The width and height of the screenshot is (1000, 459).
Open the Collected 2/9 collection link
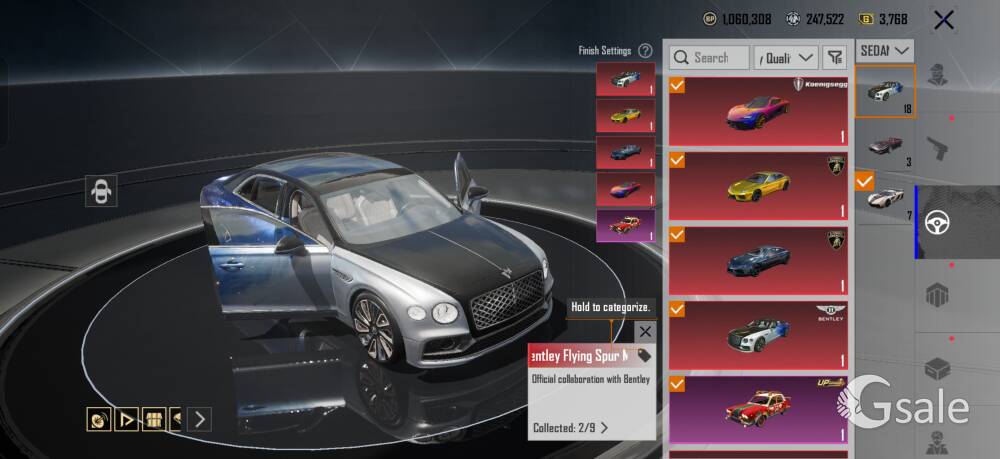click(571, 428)
